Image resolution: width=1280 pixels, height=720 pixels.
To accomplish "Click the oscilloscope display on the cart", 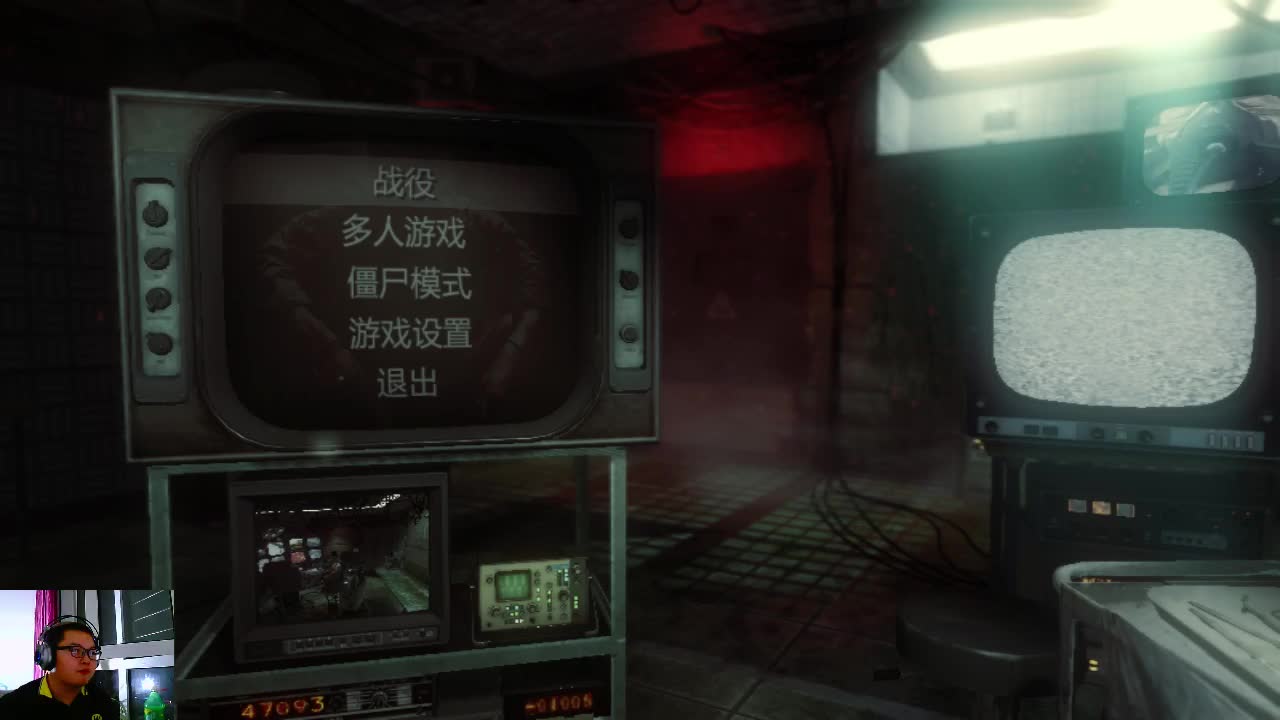I will 512,585.
